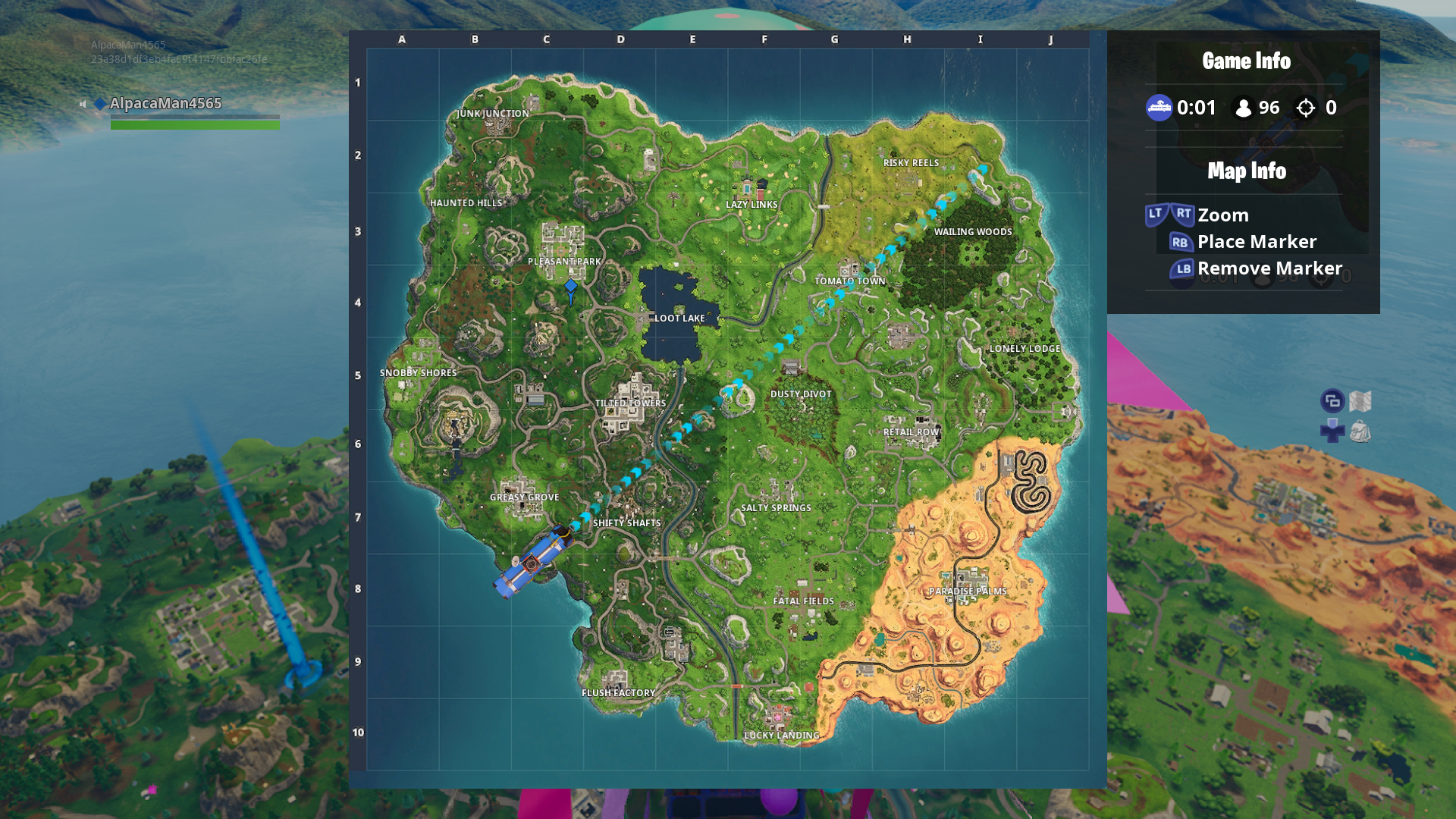Screen dimensions: 1456x819
Task: Click the Map Info panel header
Action: point(1246,171)
